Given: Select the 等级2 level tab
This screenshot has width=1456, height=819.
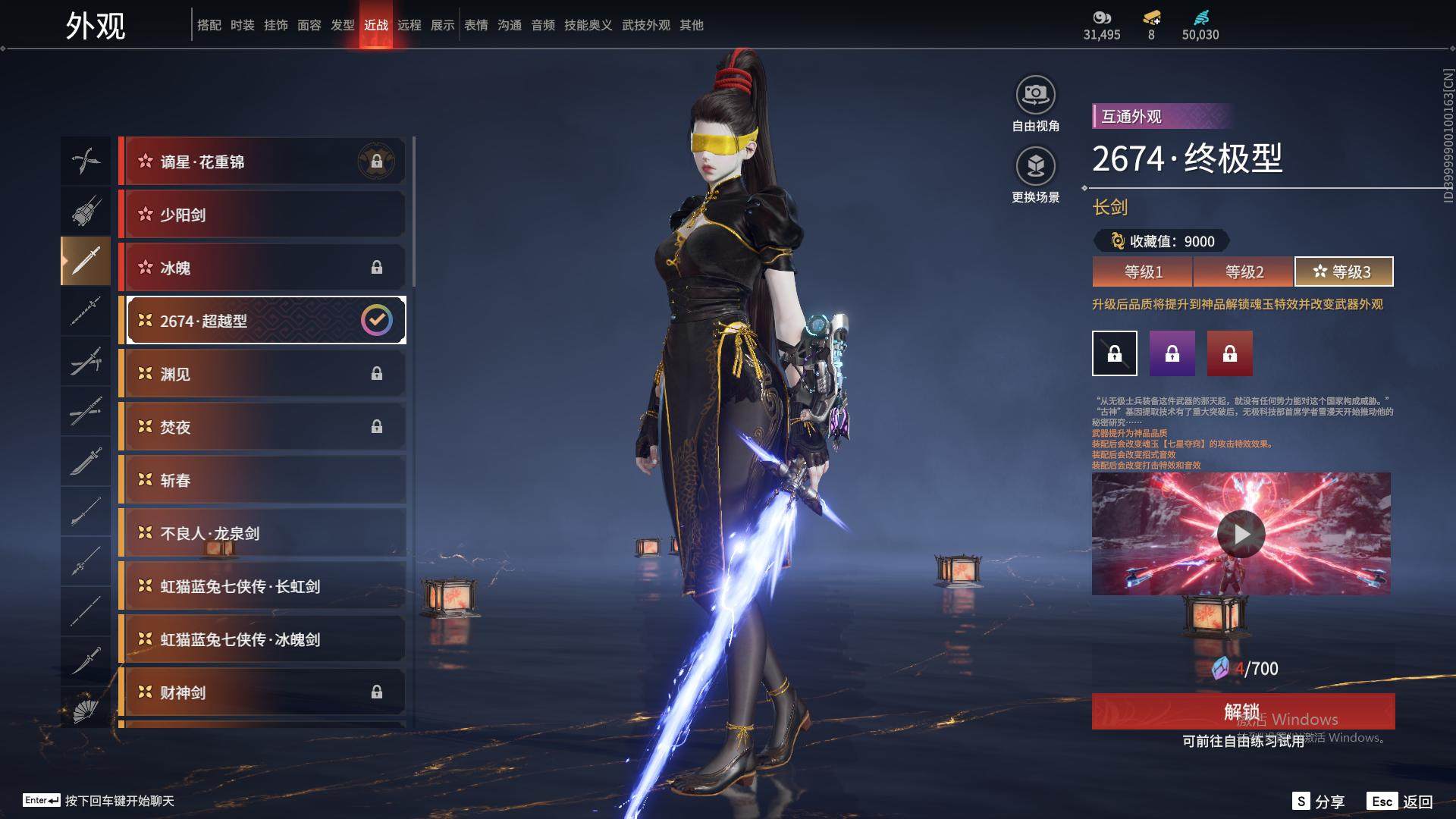Looking at the screenshot, I should tap(1244, 271).
